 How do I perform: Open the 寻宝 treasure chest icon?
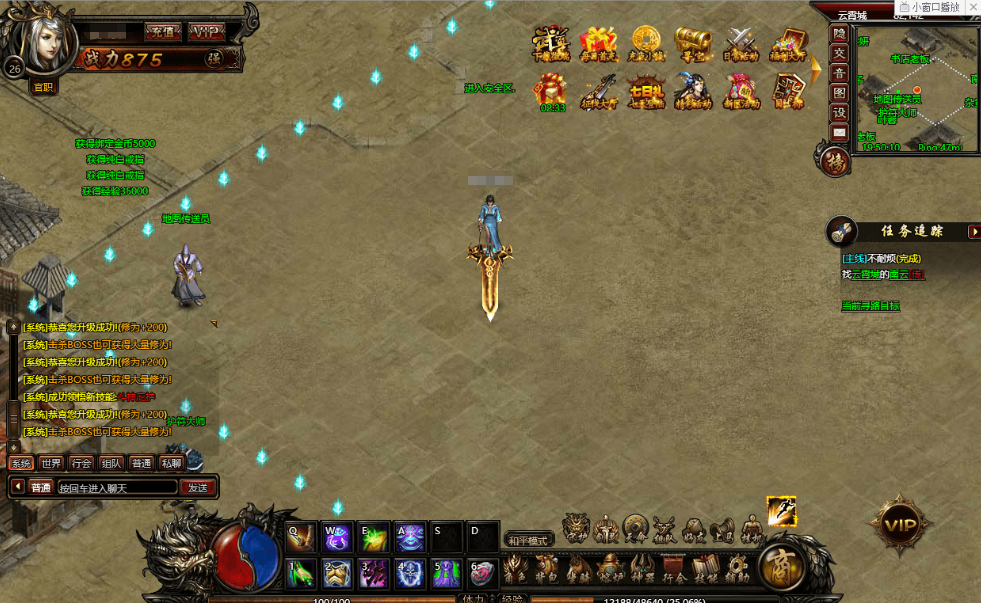[692, 43]
